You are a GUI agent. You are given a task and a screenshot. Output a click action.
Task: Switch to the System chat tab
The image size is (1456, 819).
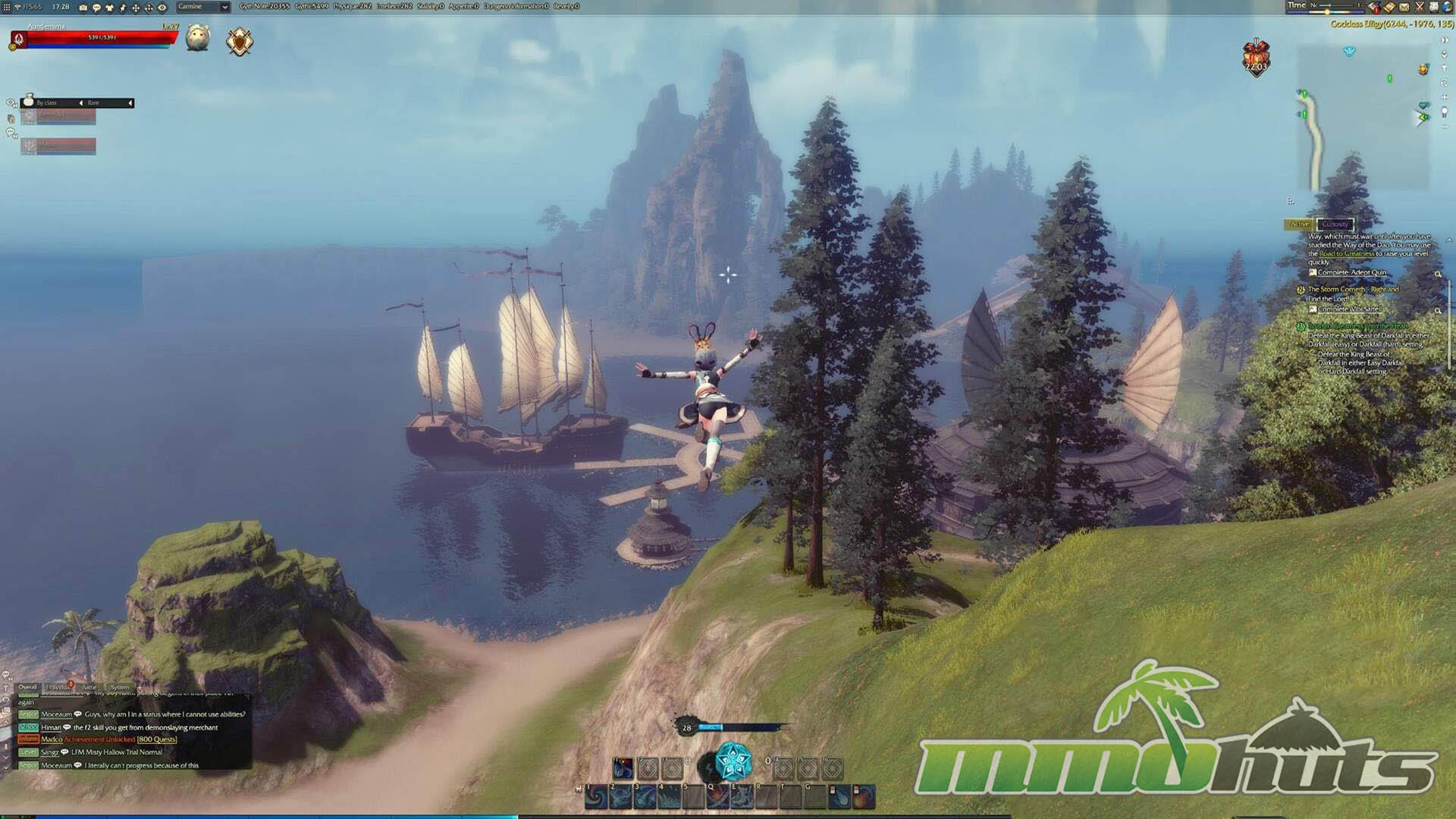120,687
